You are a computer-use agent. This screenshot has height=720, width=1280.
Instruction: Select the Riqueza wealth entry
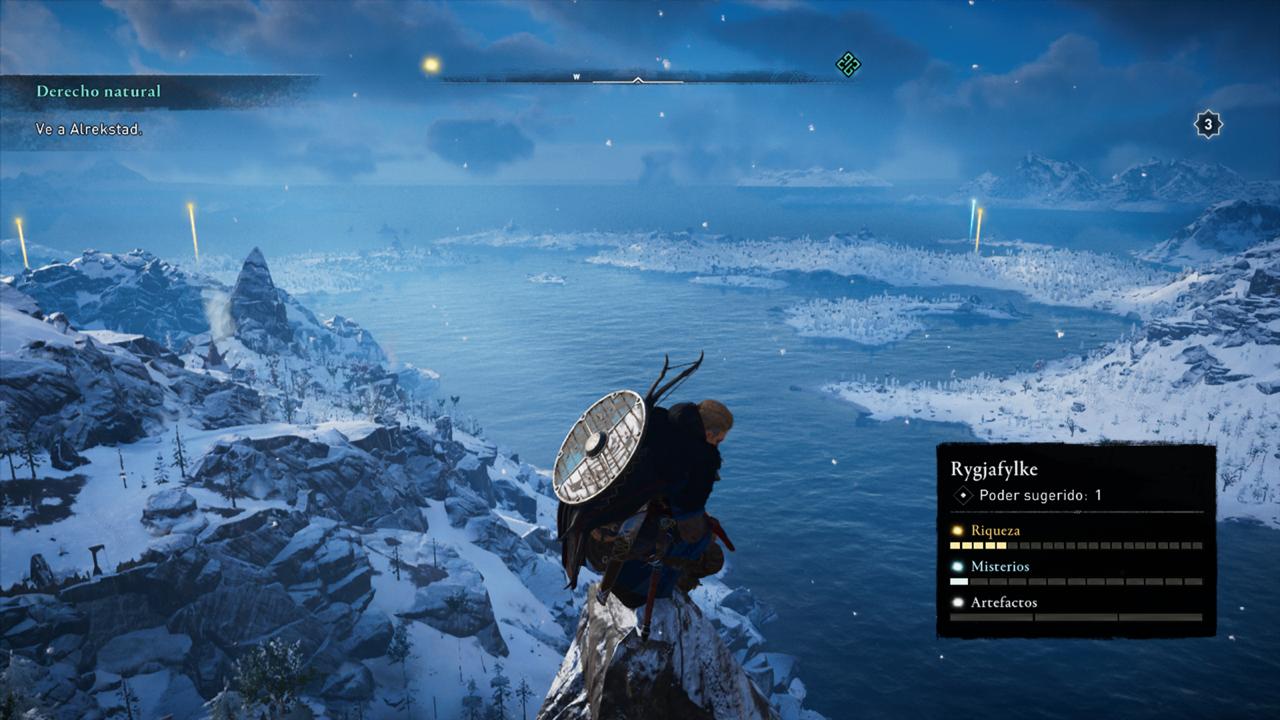click(995, 531)
